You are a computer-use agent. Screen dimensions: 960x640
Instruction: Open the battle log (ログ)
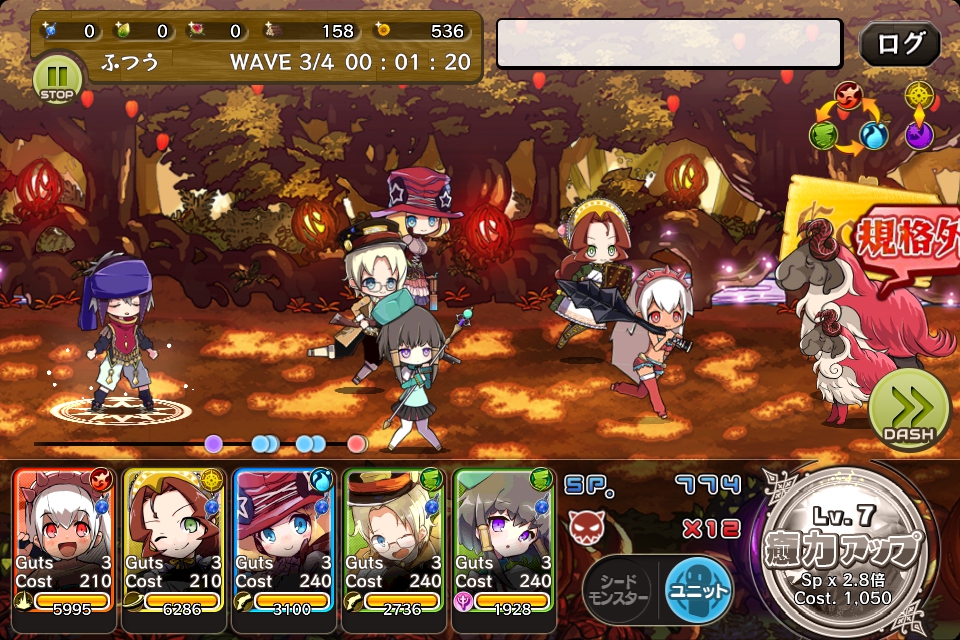pos(899,45)
